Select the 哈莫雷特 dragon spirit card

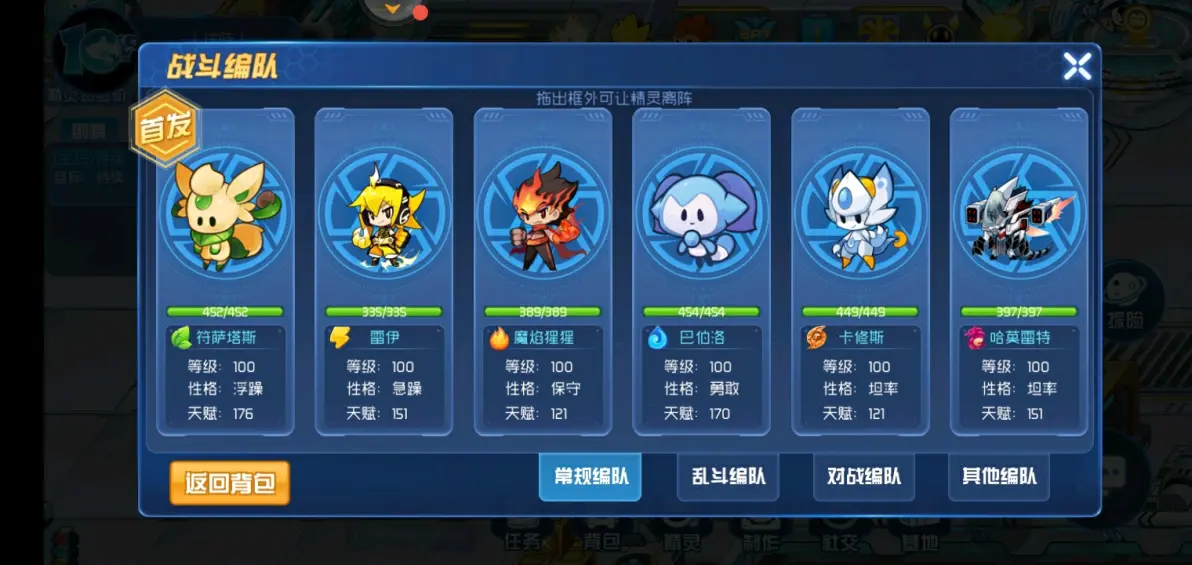pyautogui.click(x=1018, y=270)
